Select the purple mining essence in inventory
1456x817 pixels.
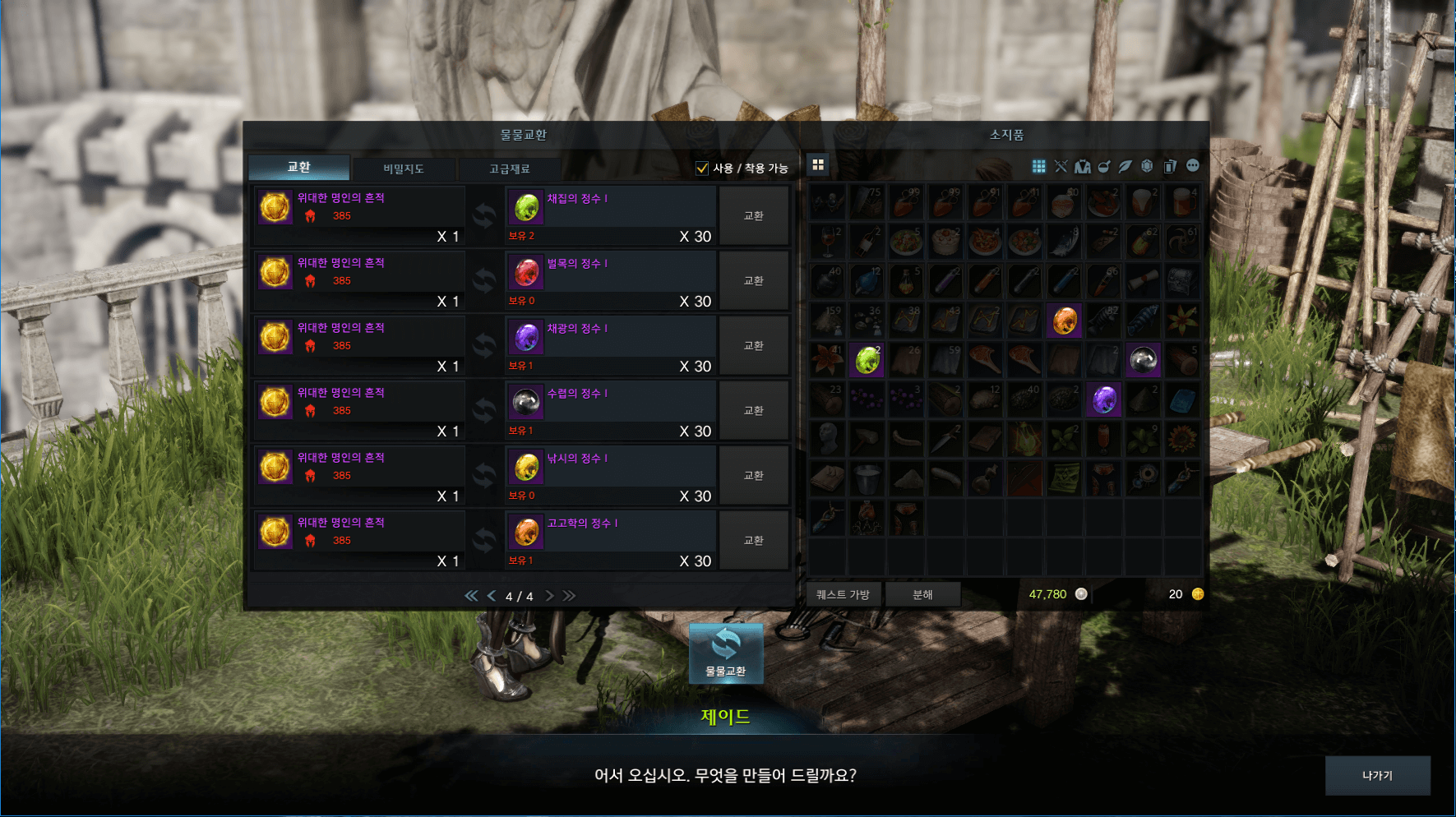tap(1104, 399)
